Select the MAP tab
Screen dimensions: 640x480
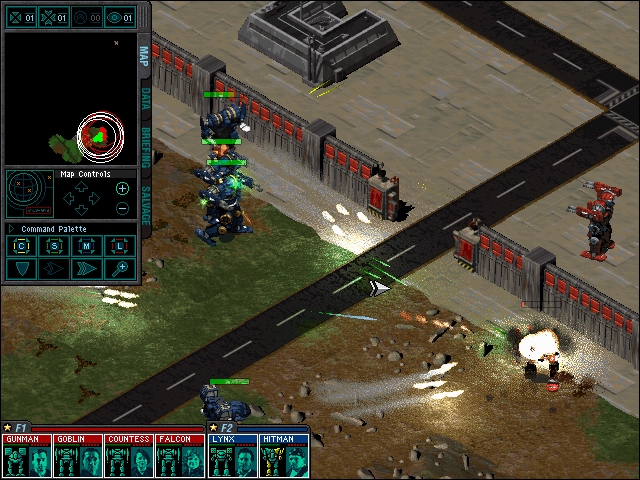point(145,55)
